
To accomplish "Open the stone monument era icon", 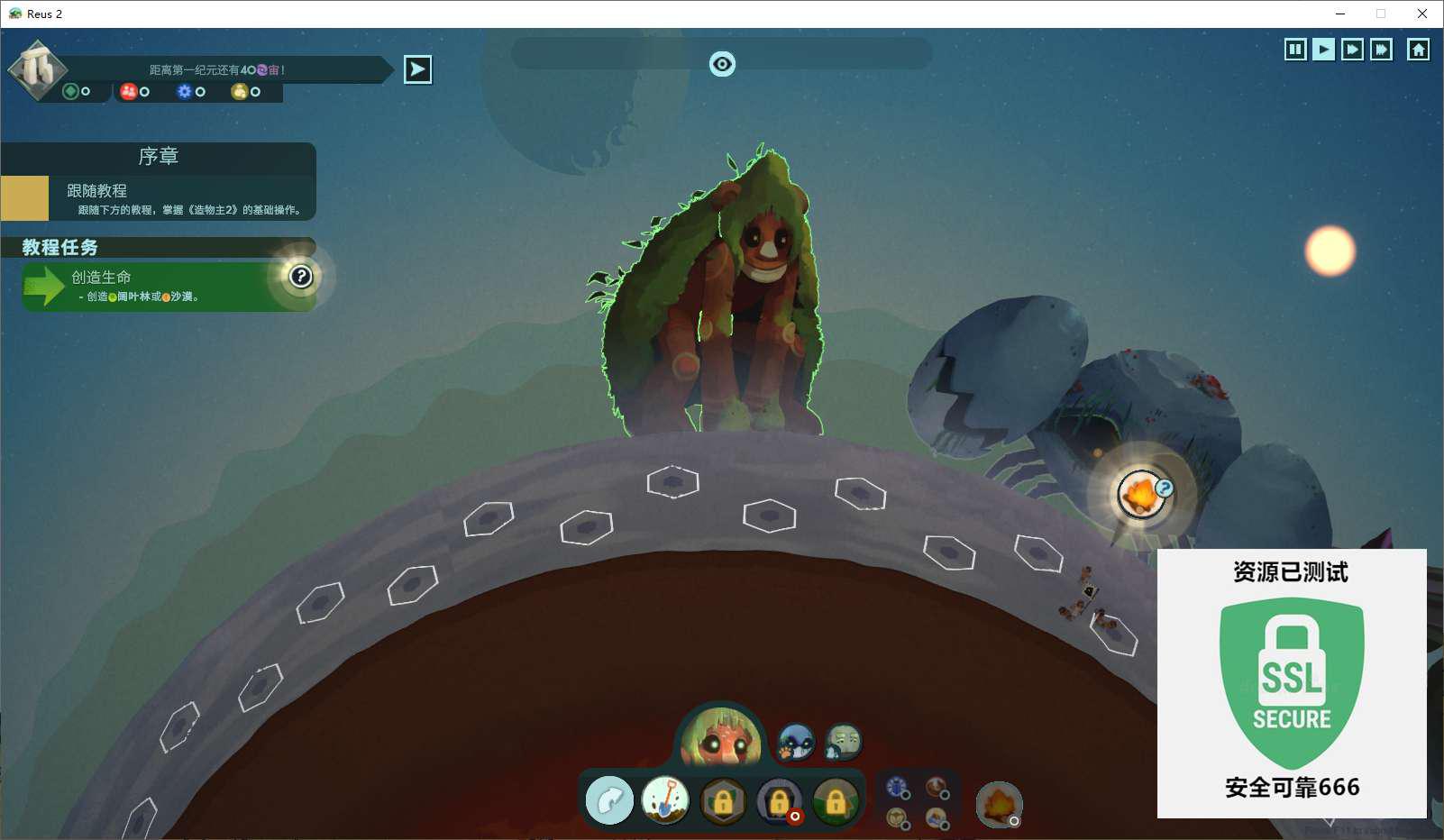I will (37, 68).
